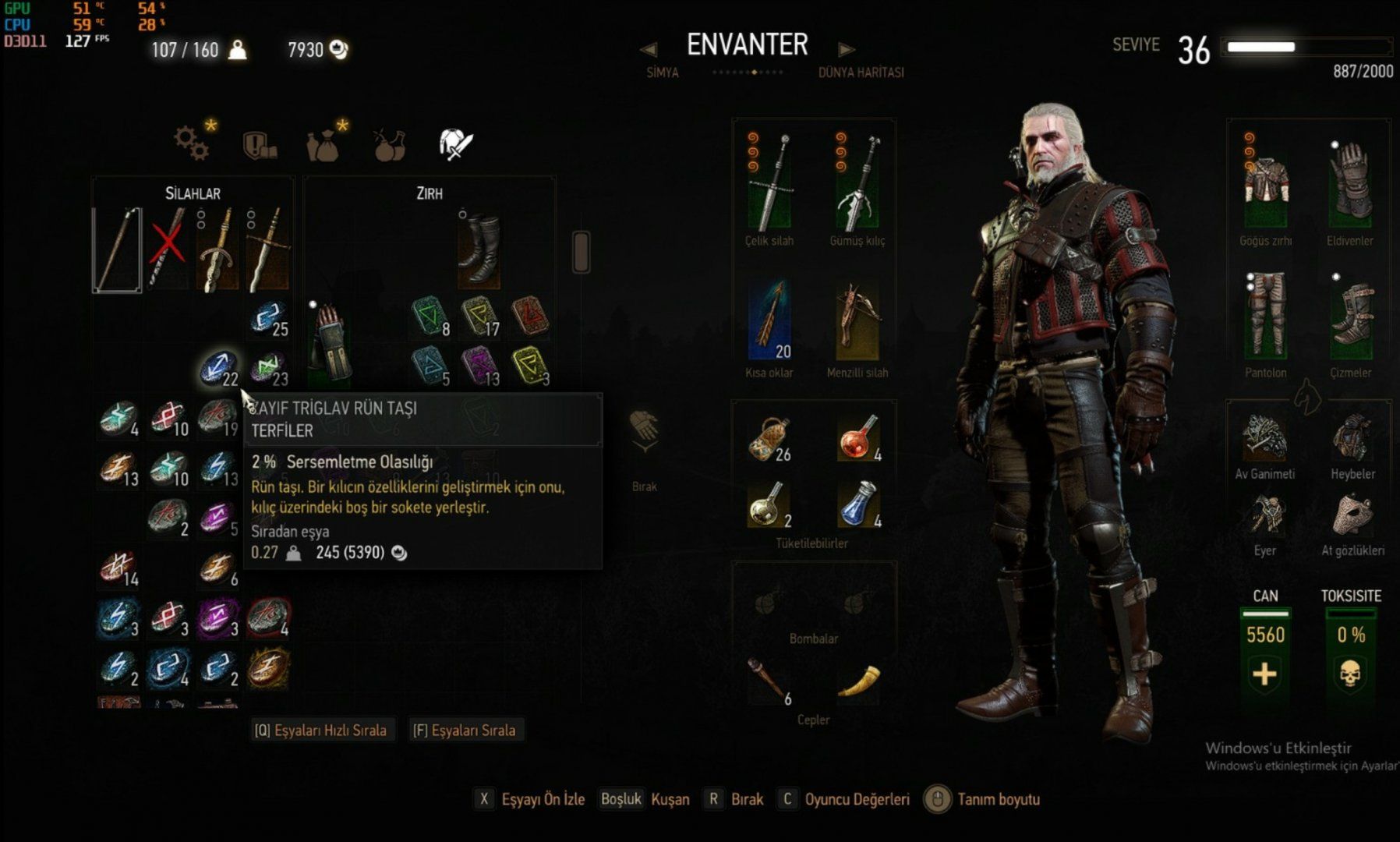The width and height of the screenshot is (1400, 842).
Task: Pick the equipped Çizmeler boots slot
Action: 1350,316
